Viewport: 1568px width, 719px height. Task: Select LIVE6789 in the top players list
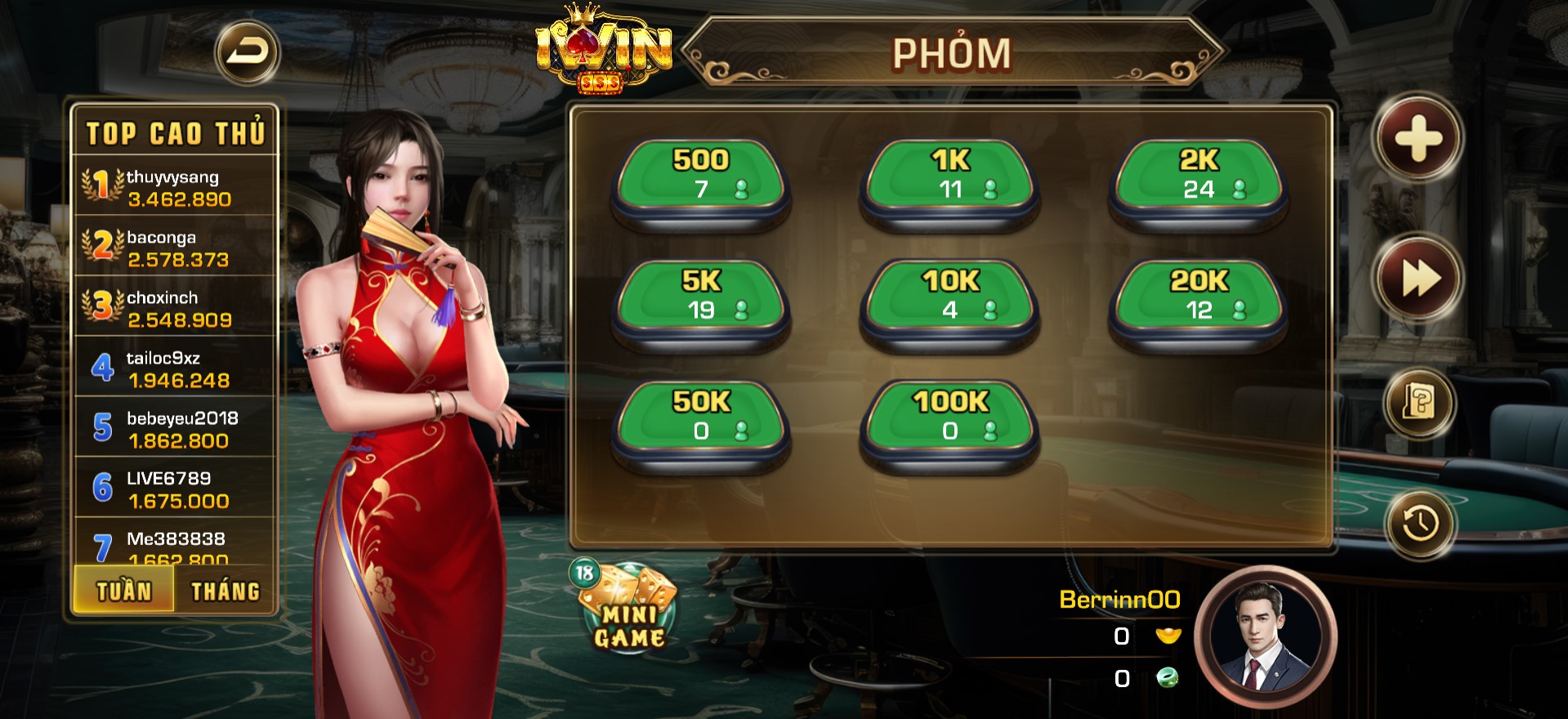[x=176, y=489]
